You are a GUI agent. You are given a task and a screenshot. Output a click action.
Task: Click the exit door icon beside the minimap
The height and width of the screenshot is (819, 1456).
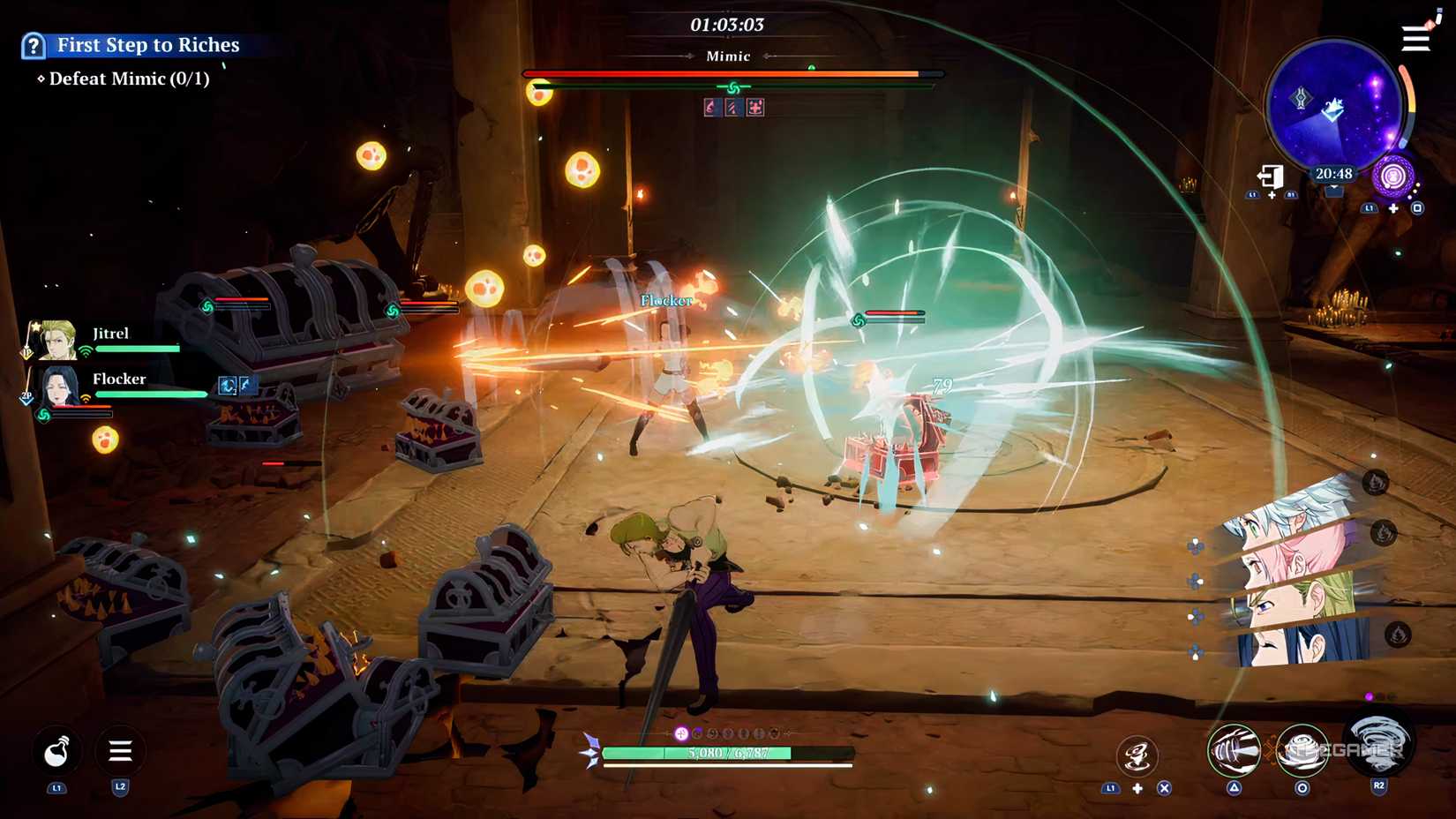point(1269,175)
